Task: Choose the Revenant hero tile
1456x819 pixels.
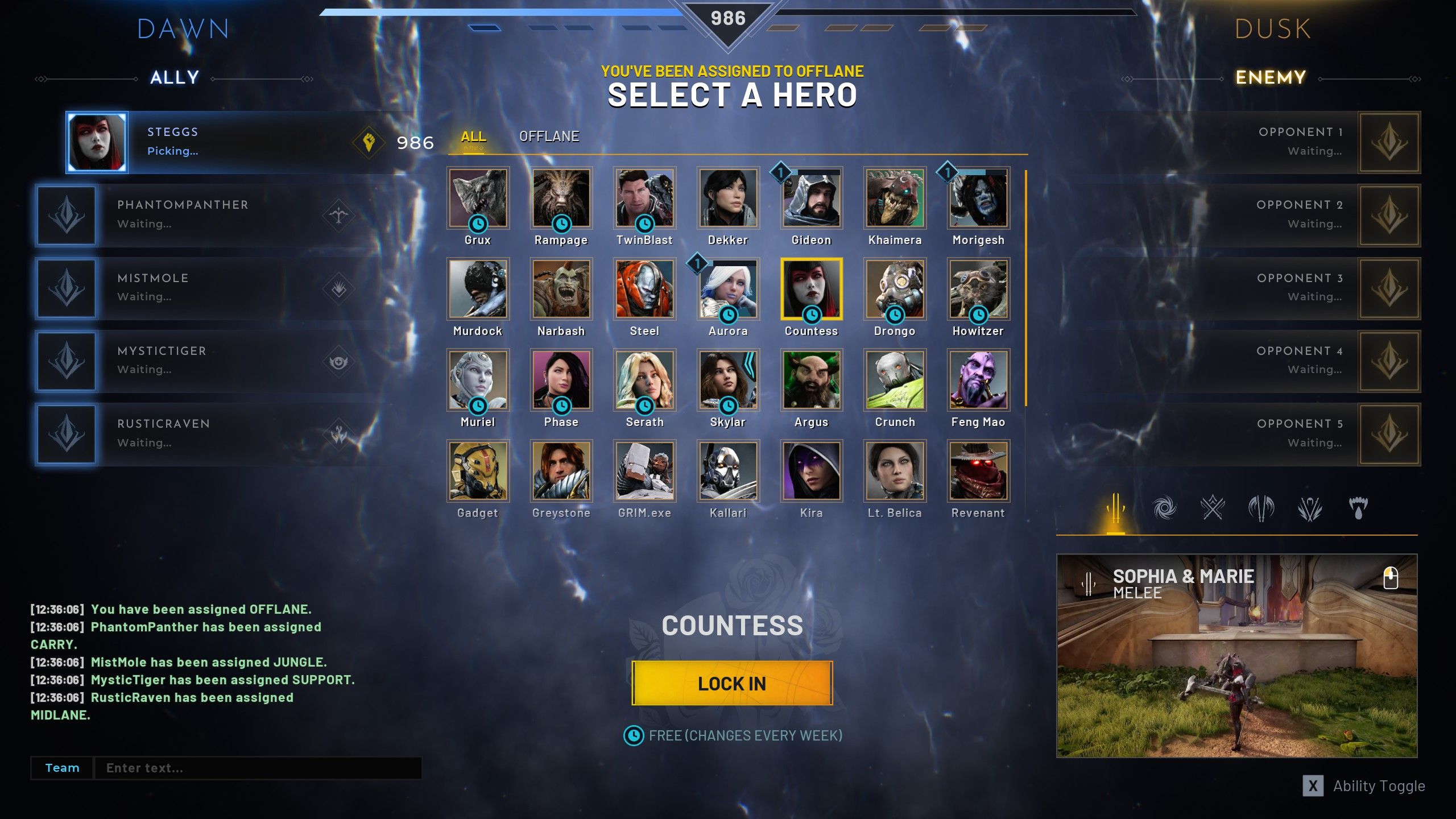Action: pos(978,471)
